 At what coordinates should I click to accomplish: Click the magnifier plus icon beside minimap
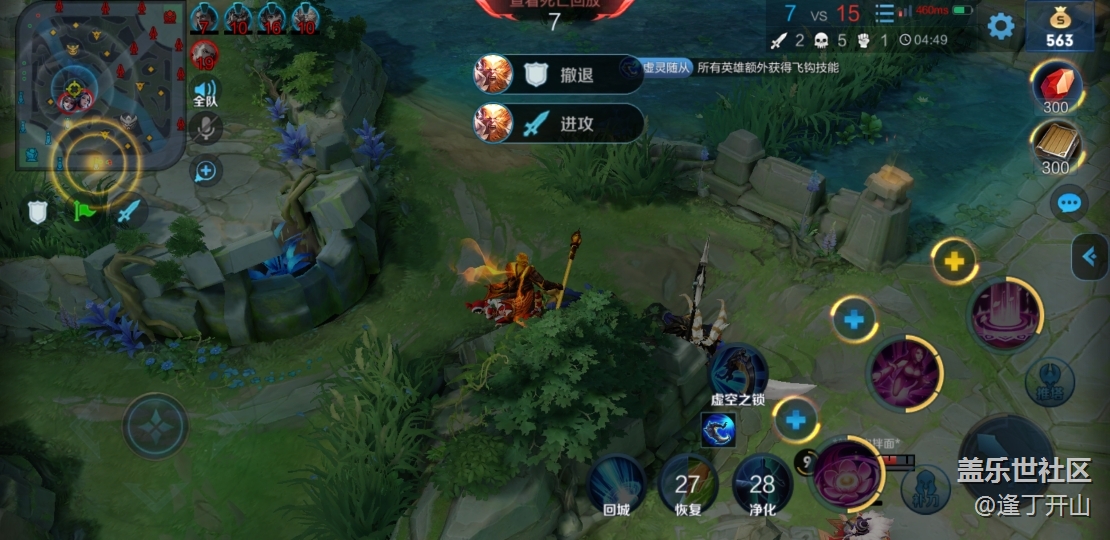pyautogui.click(x=206, y=171)
